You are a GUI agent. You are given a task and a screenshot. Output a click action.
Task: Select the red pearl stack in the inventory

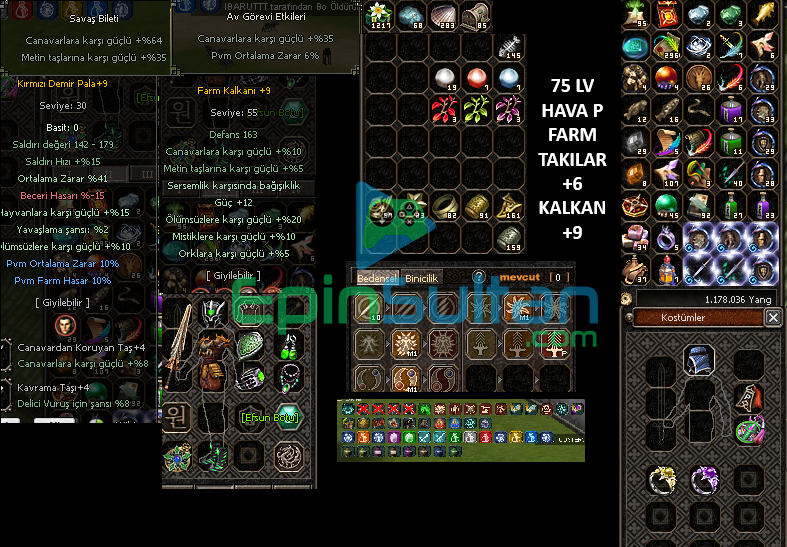(x=475, y=78)
